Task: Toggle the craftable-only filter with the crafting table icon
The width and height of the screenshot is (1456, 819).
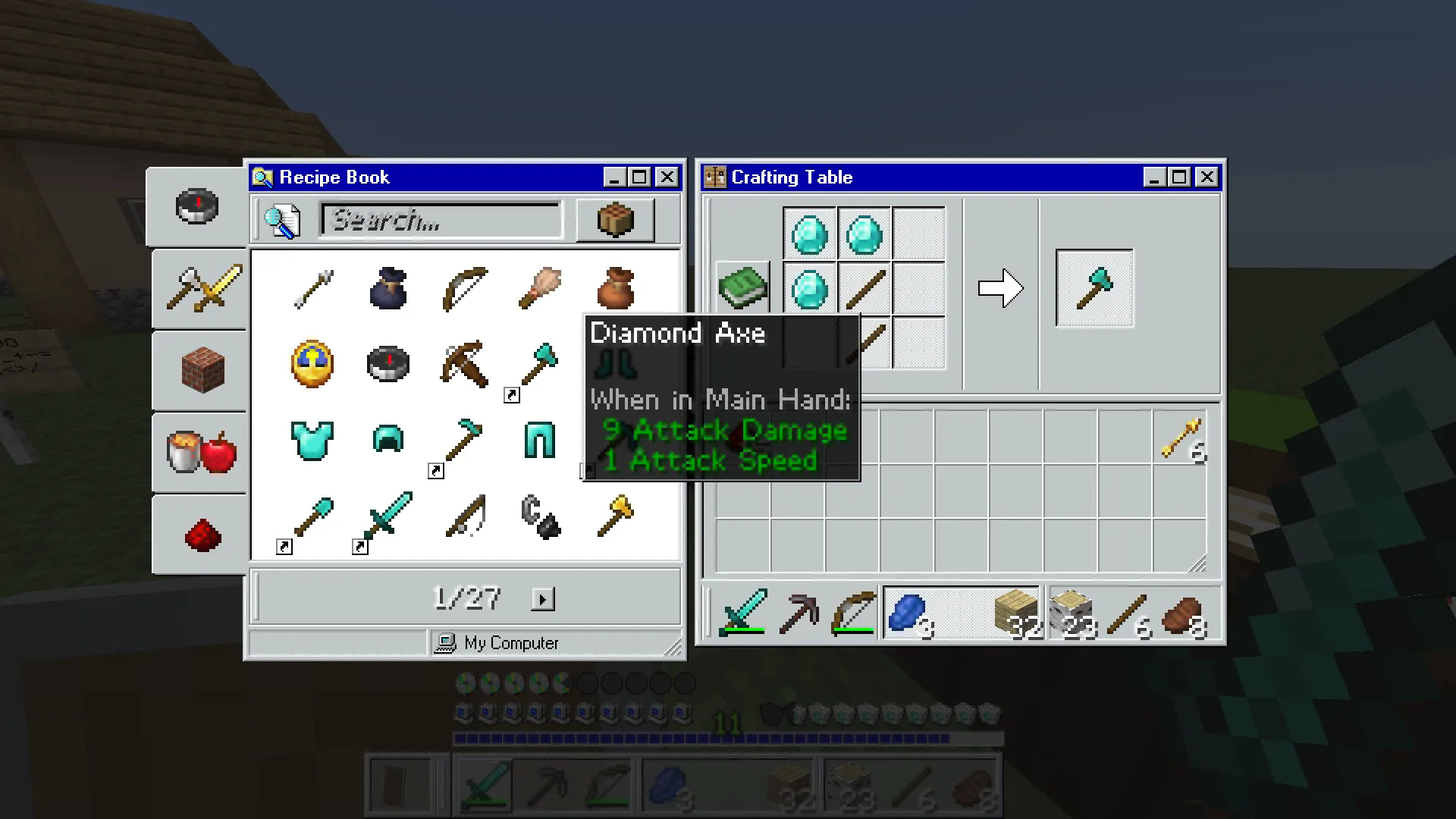Action: click(615, 220)
